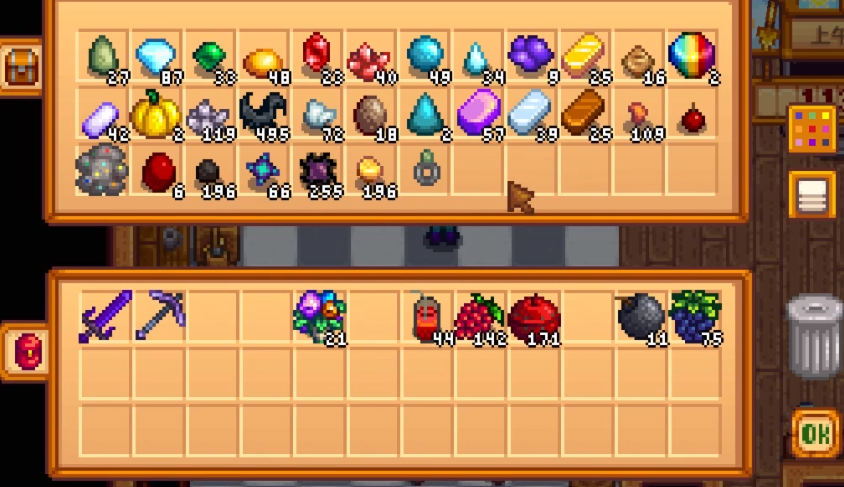Select the frozen tear stack

tap(476, 58)
